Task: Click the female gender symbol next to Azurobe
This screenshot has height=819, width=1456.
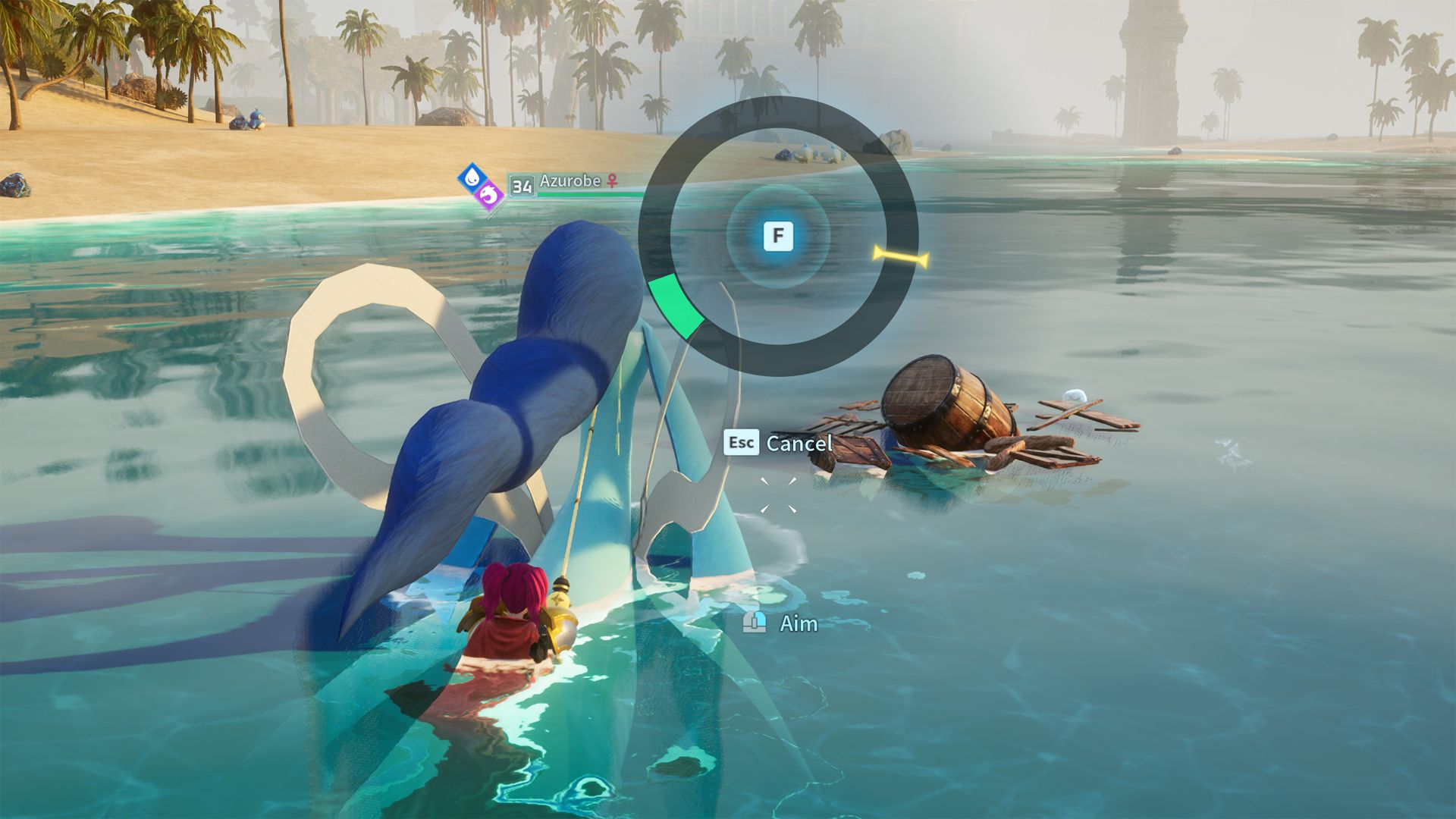Action: tap(613, 181)
